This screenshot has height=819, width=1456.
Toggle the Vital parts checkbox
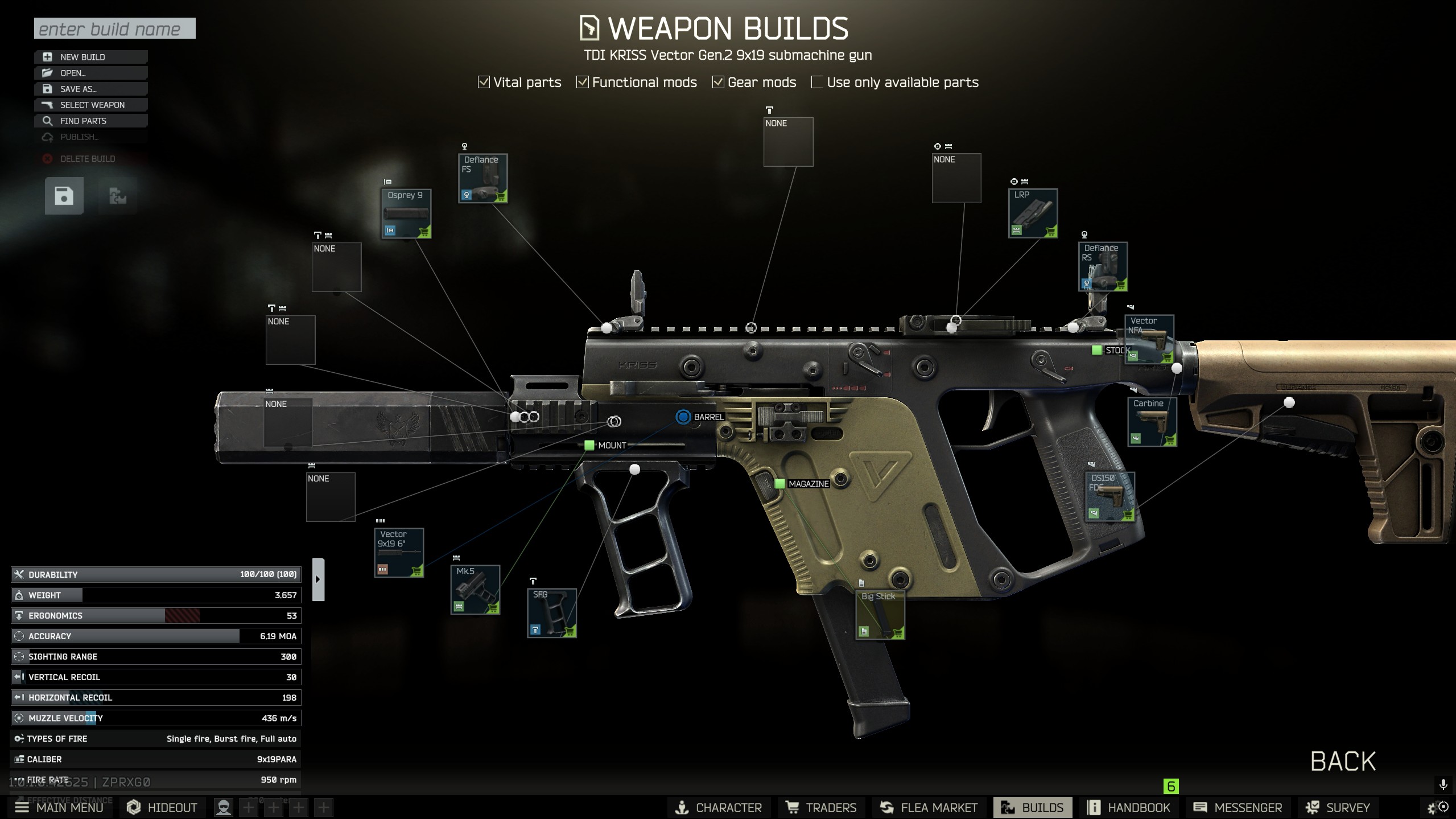[484, 83]
